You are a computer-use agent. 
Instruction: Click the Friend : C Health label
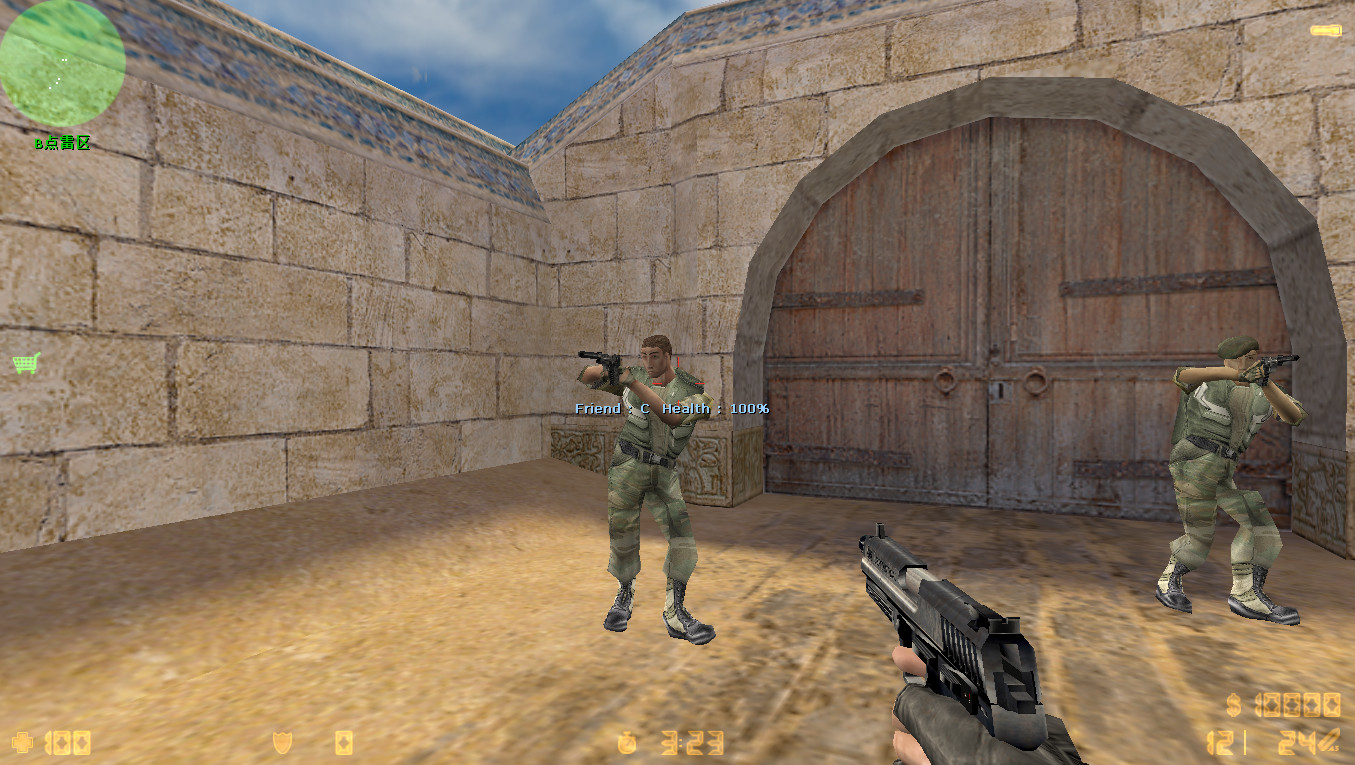pos(670,408)
